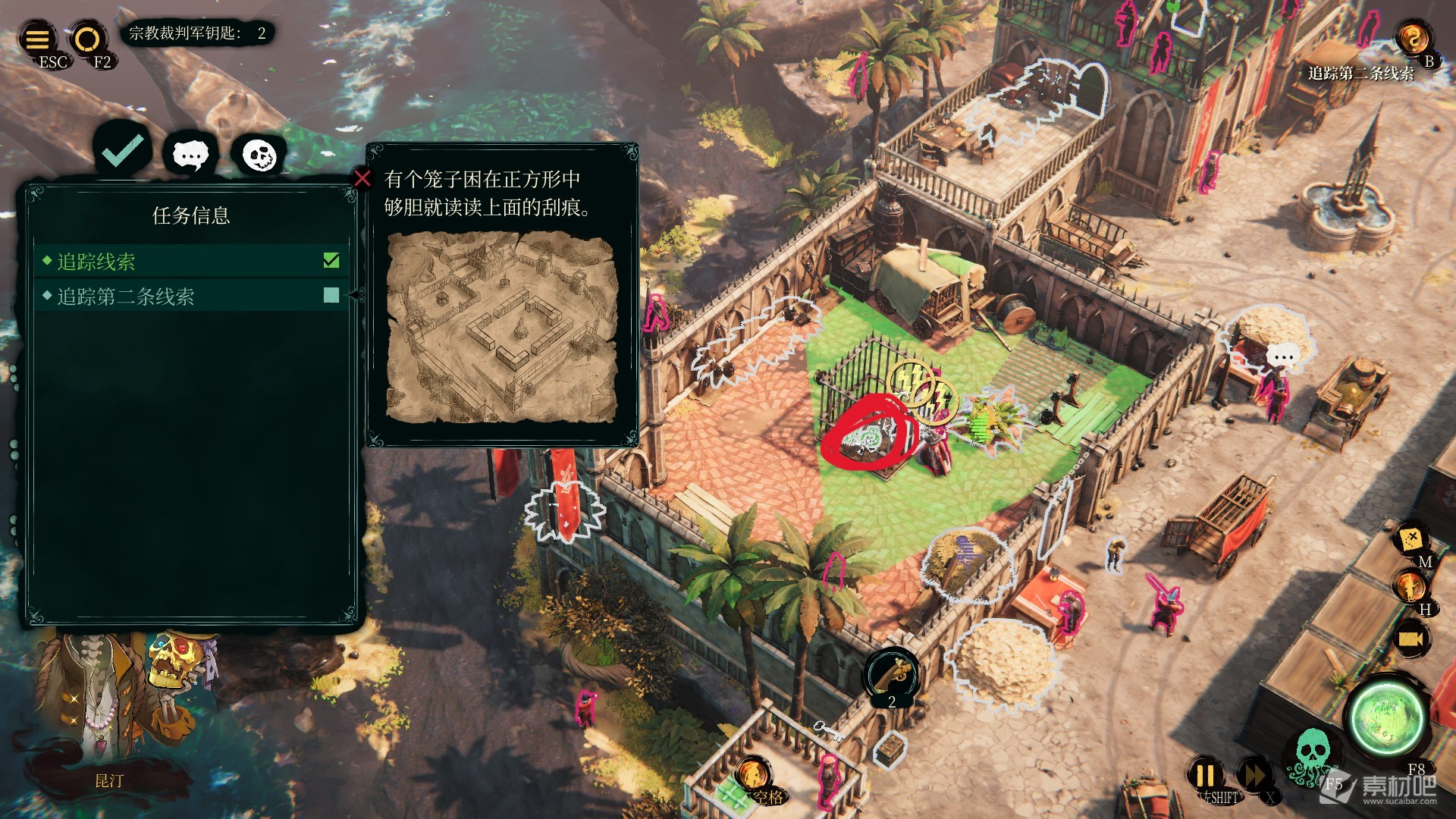Select the completed 追踪线索 objective row

click(191, 262)
